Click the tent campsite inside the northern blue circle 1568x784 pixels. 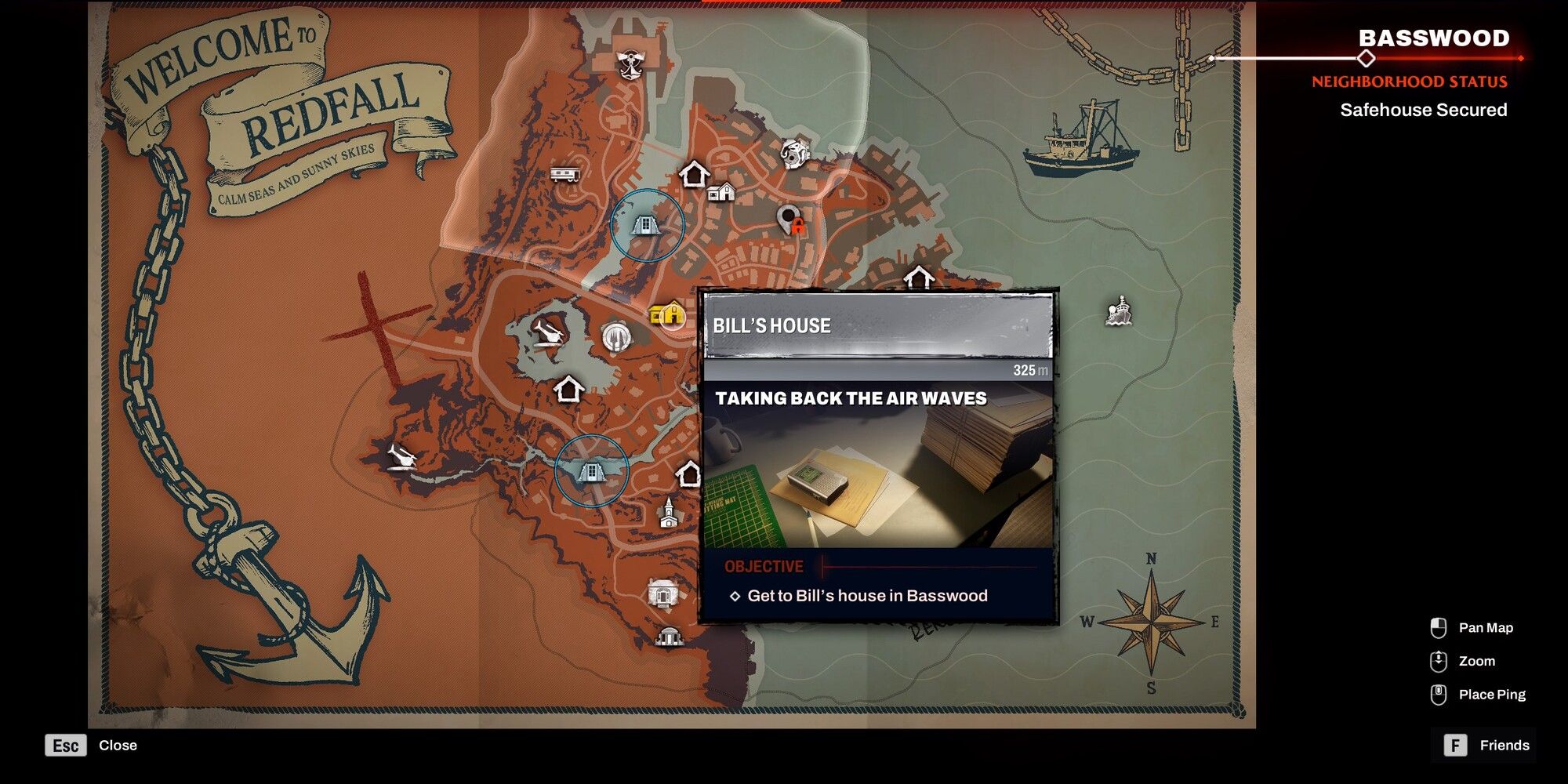pyautogui.click(x=644, y=226)
